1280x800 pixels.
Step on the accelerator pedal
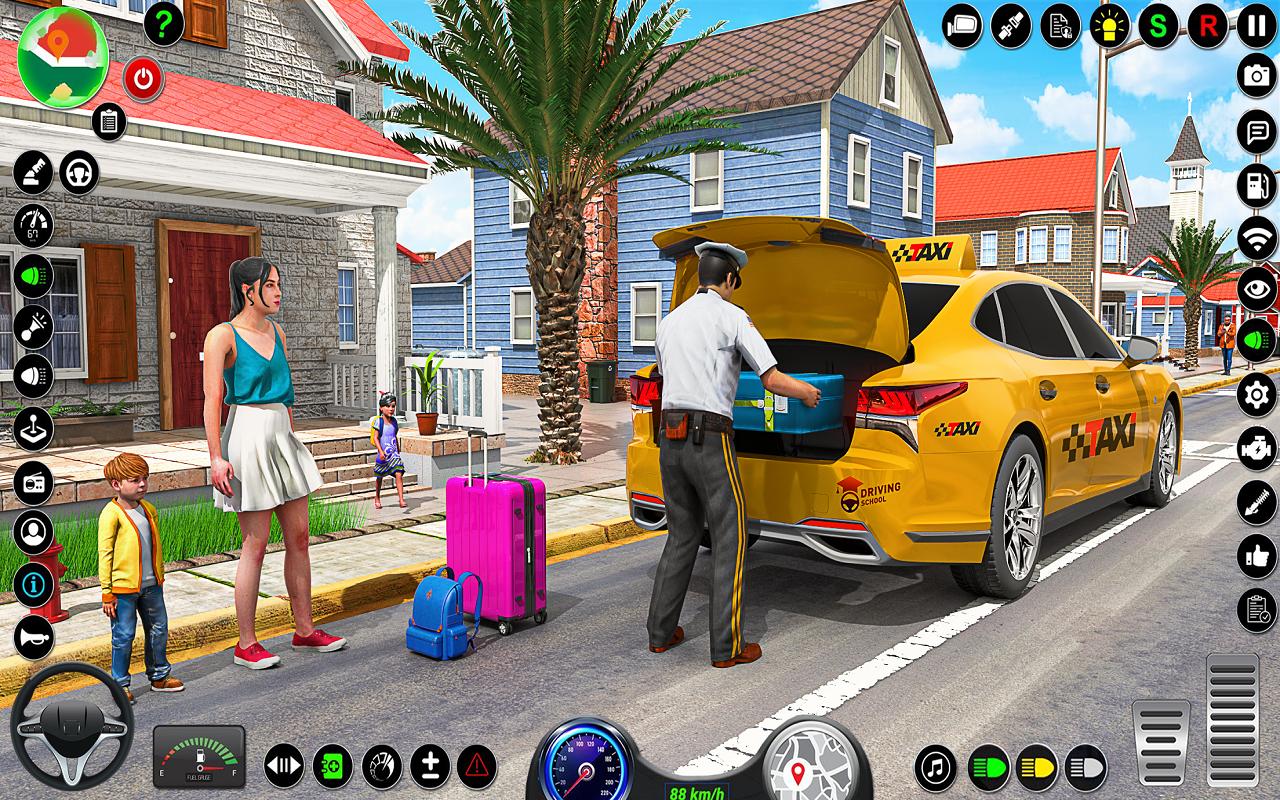pyautogui.click(x=1232, y=720)
